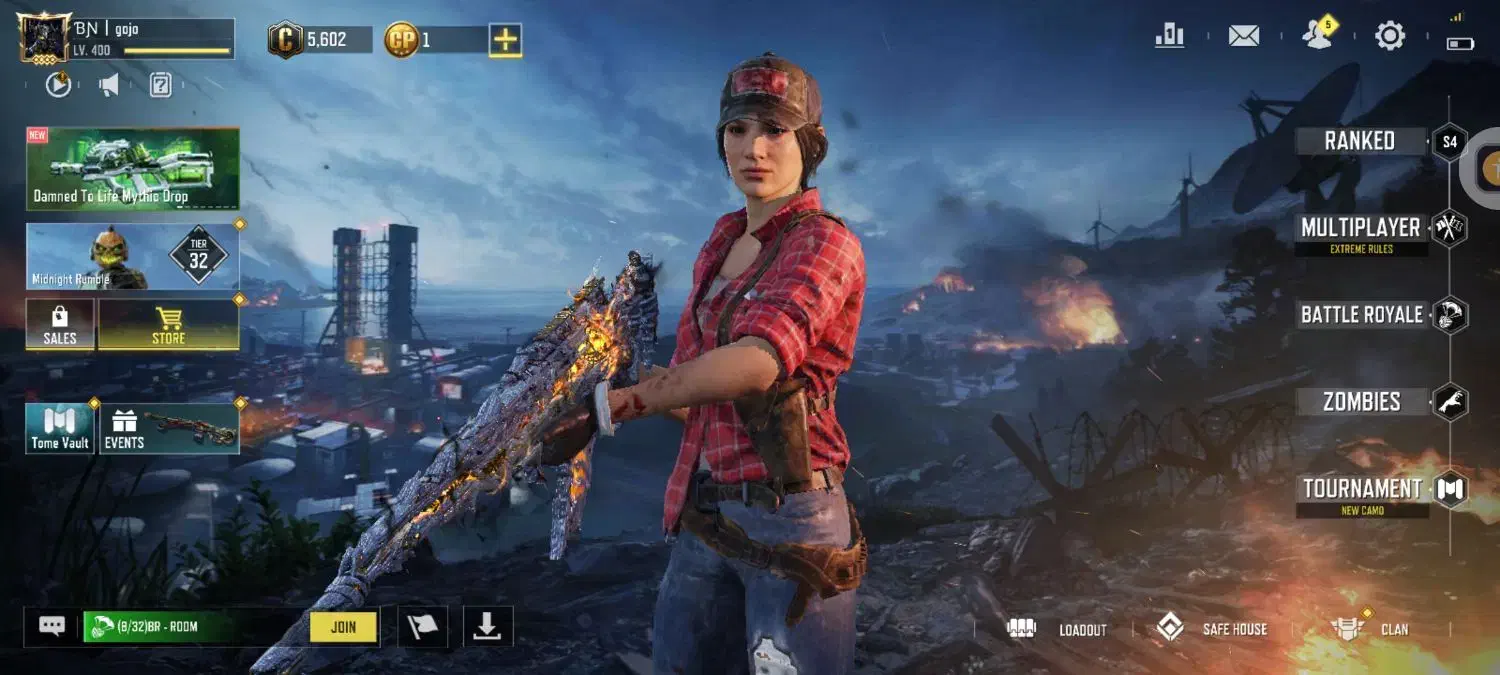
Task: Open the flag icon button
Action: (423, 626)
